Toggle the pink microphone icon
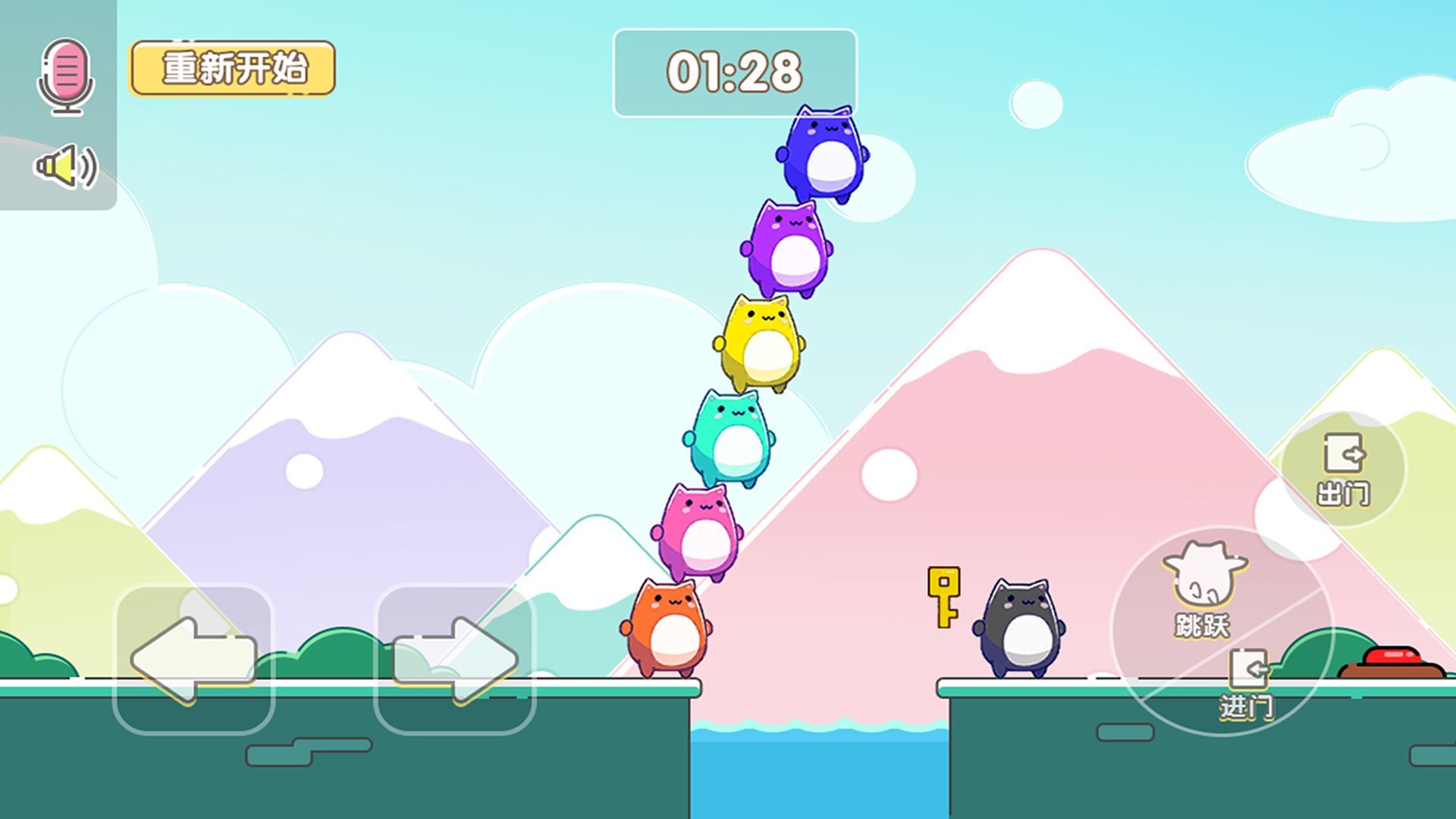The height and width of the screenshot is (819, 1456). click(x=66, y=75)
